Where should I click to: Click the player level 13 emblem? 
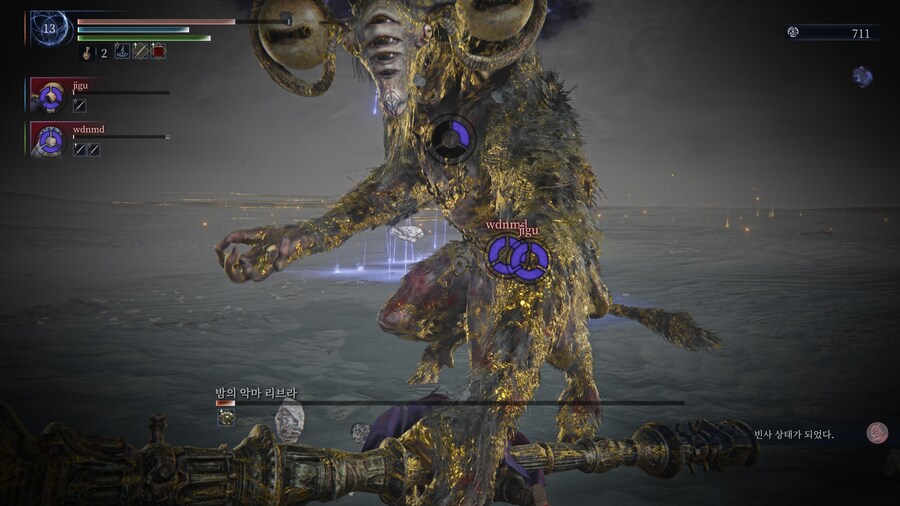(x=48, y=27)
